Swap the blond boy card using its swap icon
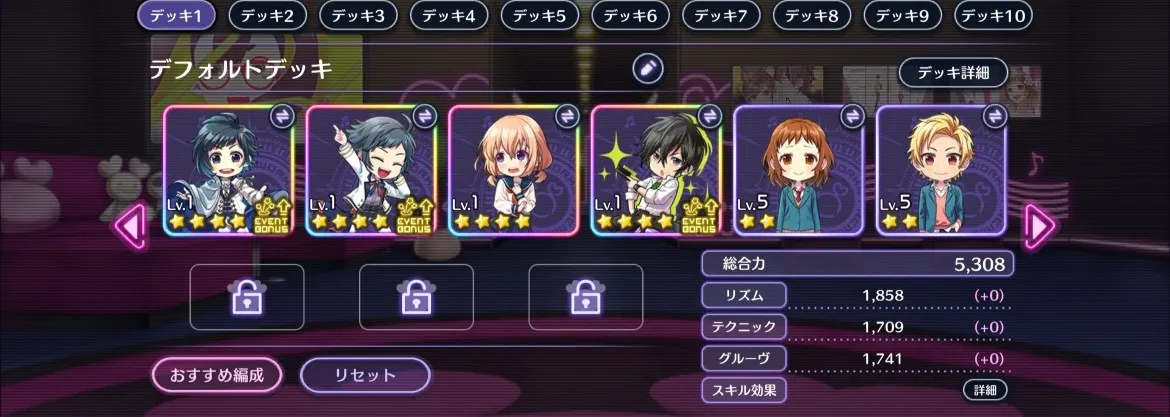 pyautogui.click(x=994, y=116)
